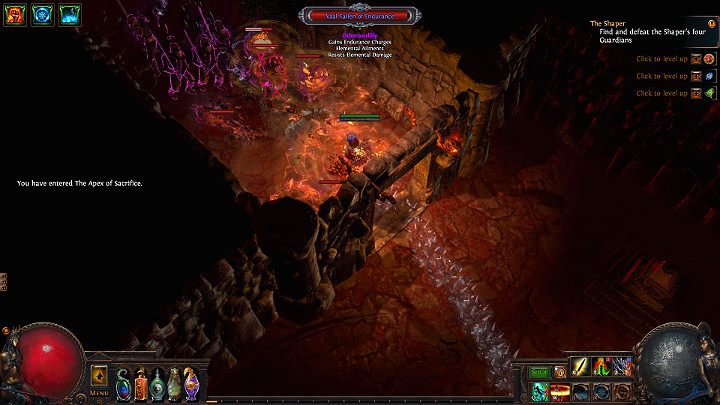The height and width of the screenshot is (405, 720).
Task: Click the gold coin icon beside Shop
Action: click(x=560, y=372)
